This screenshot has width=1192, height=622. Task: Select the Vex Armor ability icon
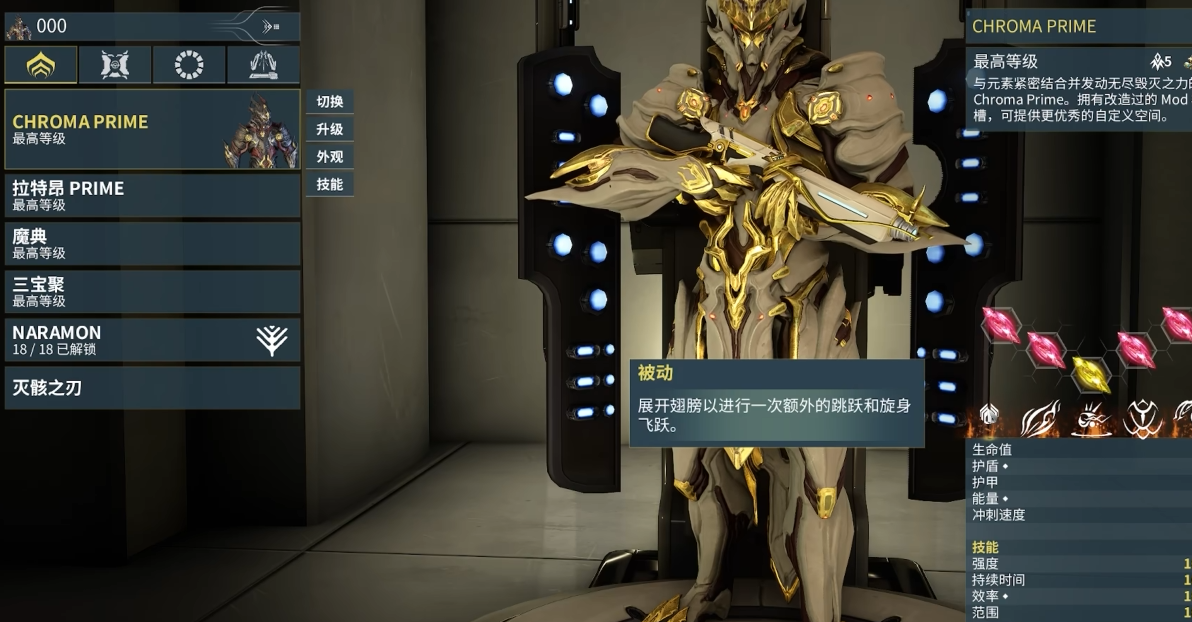[1142, 418]
